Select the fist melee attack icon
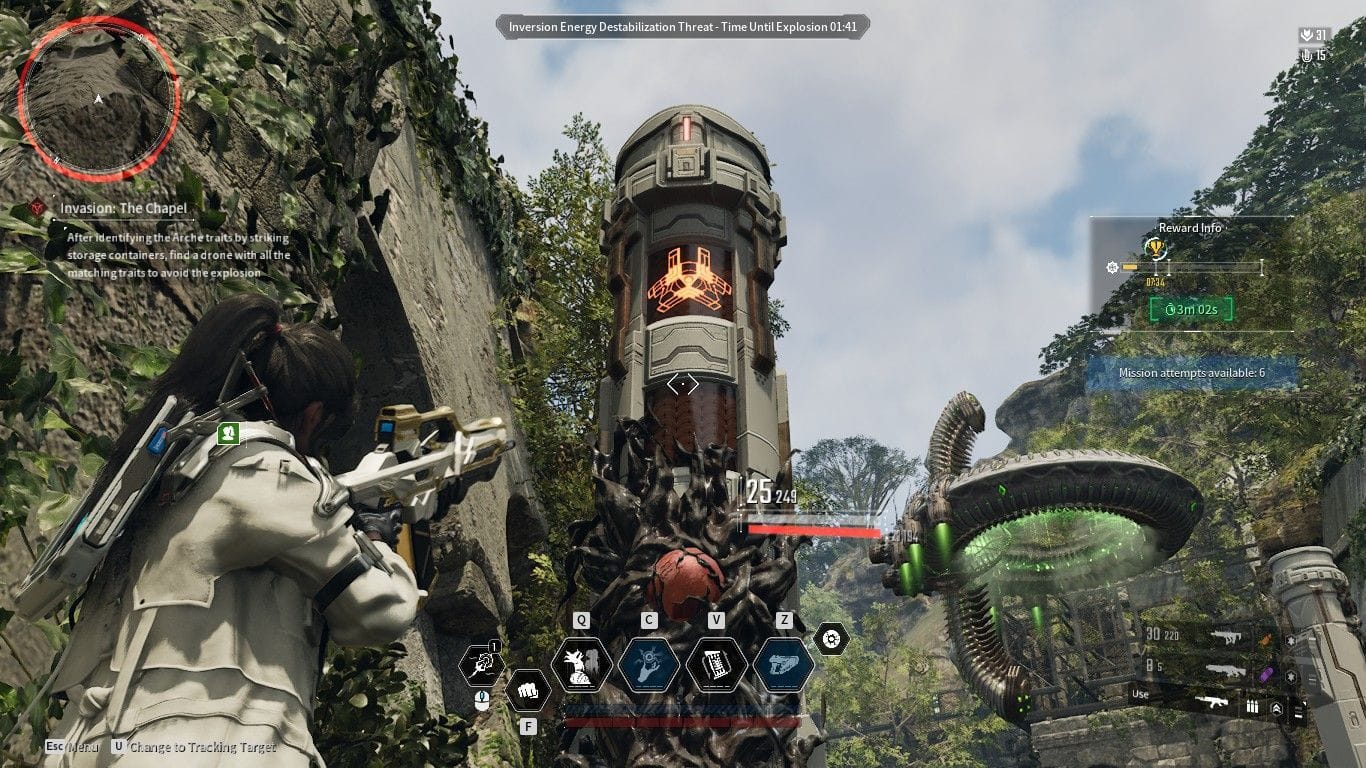Image resolution: width=1366 pixels, height=768 pixels. [528, 690]
